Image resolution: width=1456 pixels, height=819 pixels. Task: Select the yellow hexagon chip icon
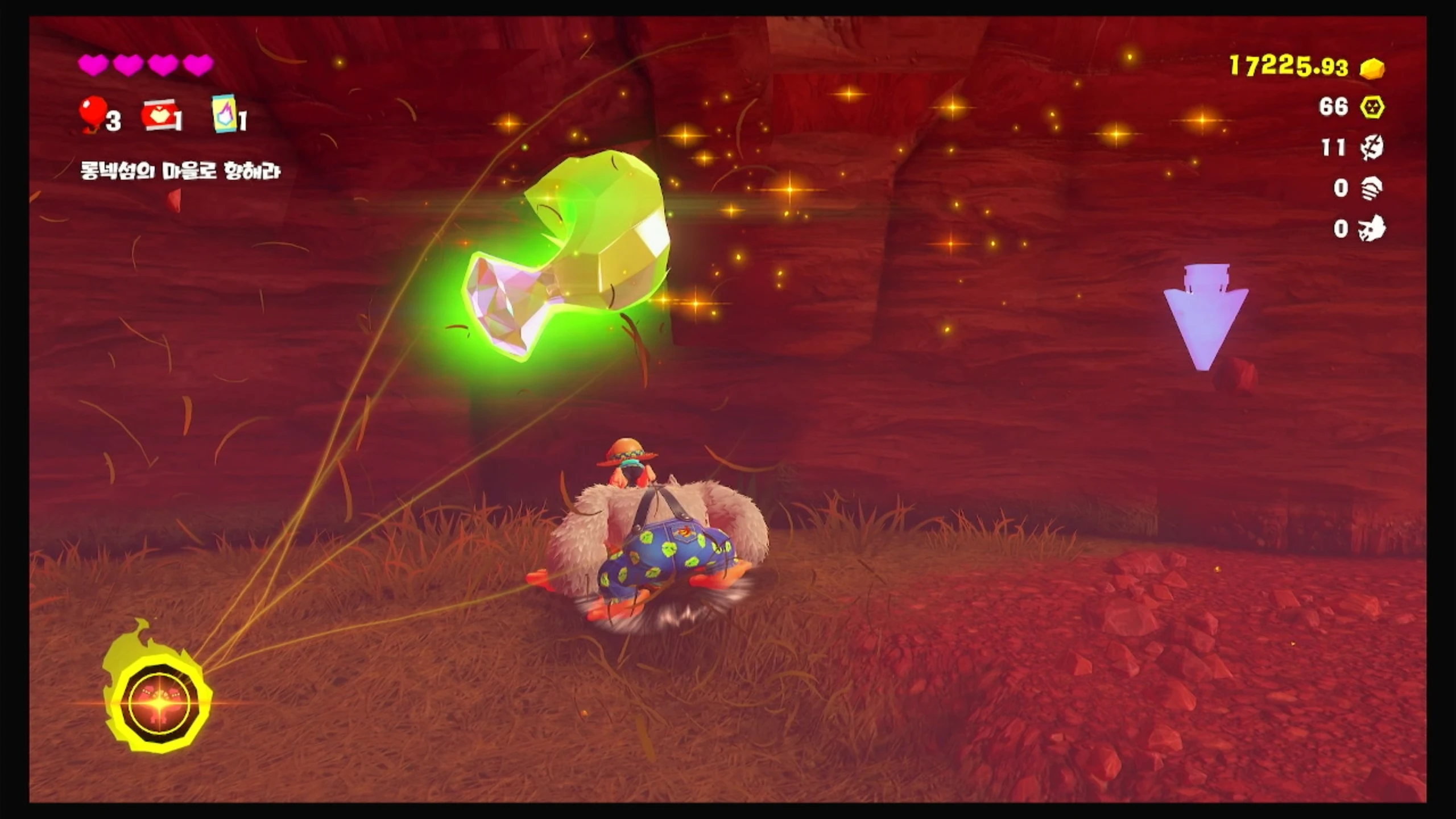click(1372, 107)
